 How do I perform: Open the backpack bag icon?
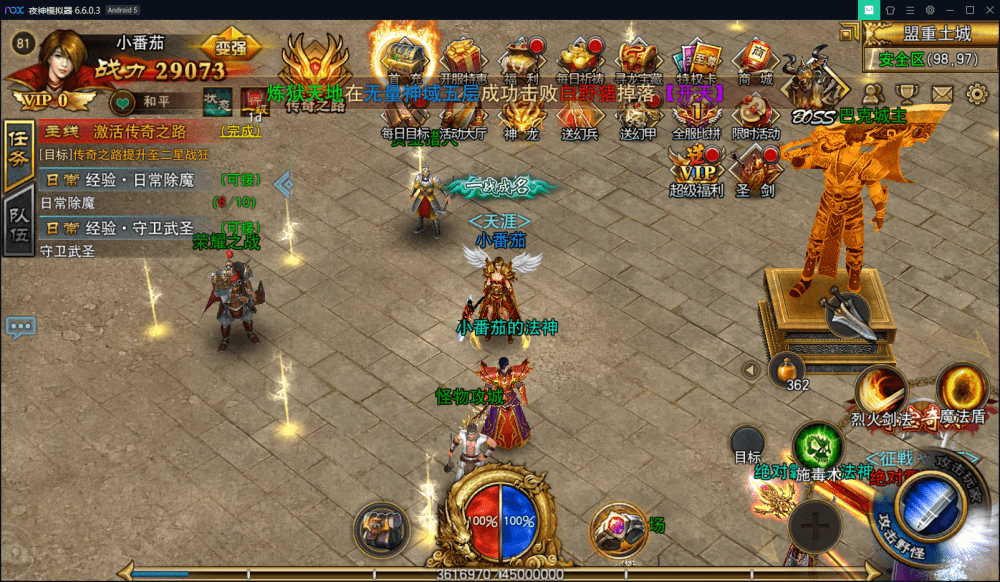click(x=382, y=524)
